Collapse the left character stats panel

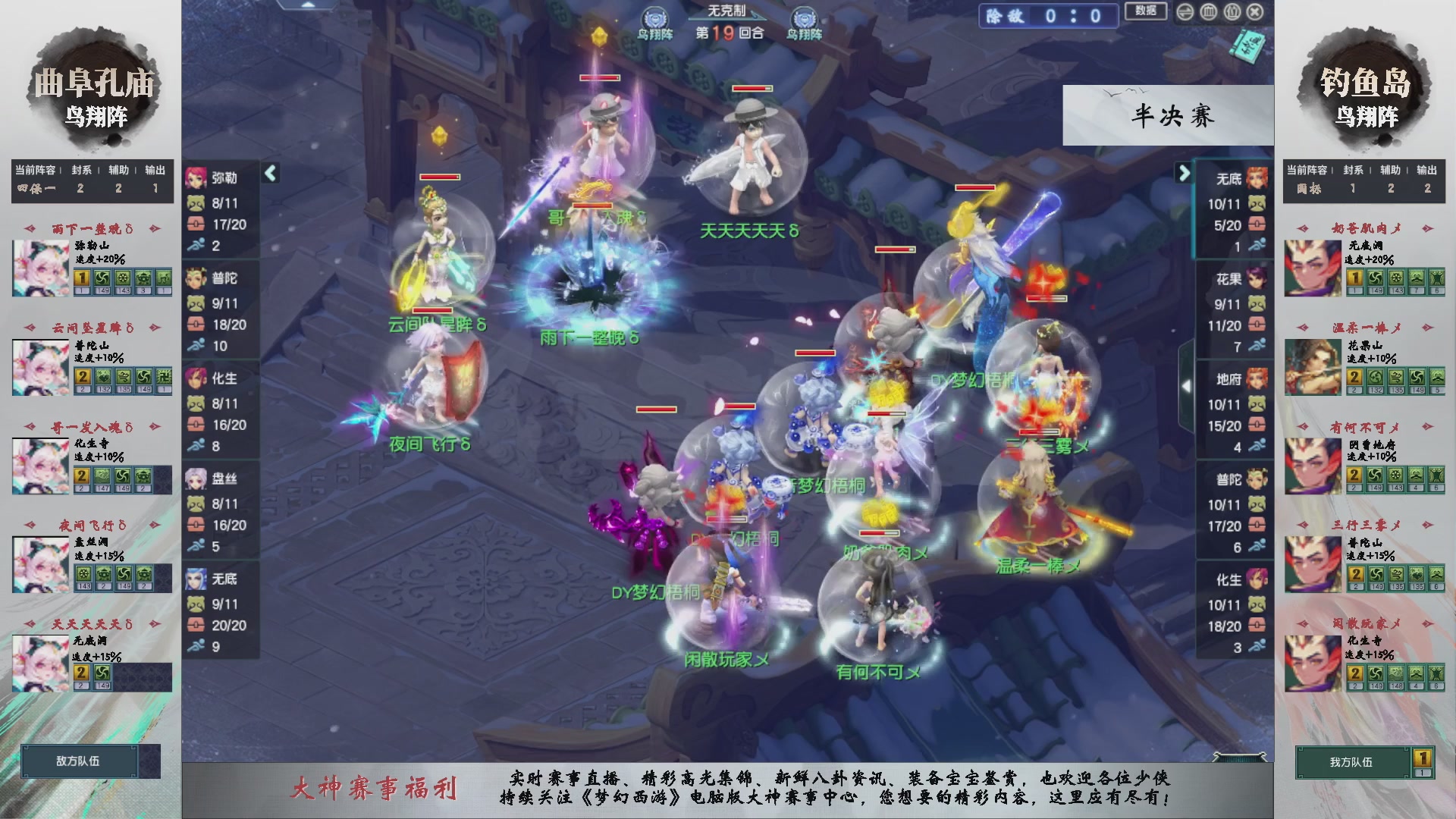tap(270, 172)
